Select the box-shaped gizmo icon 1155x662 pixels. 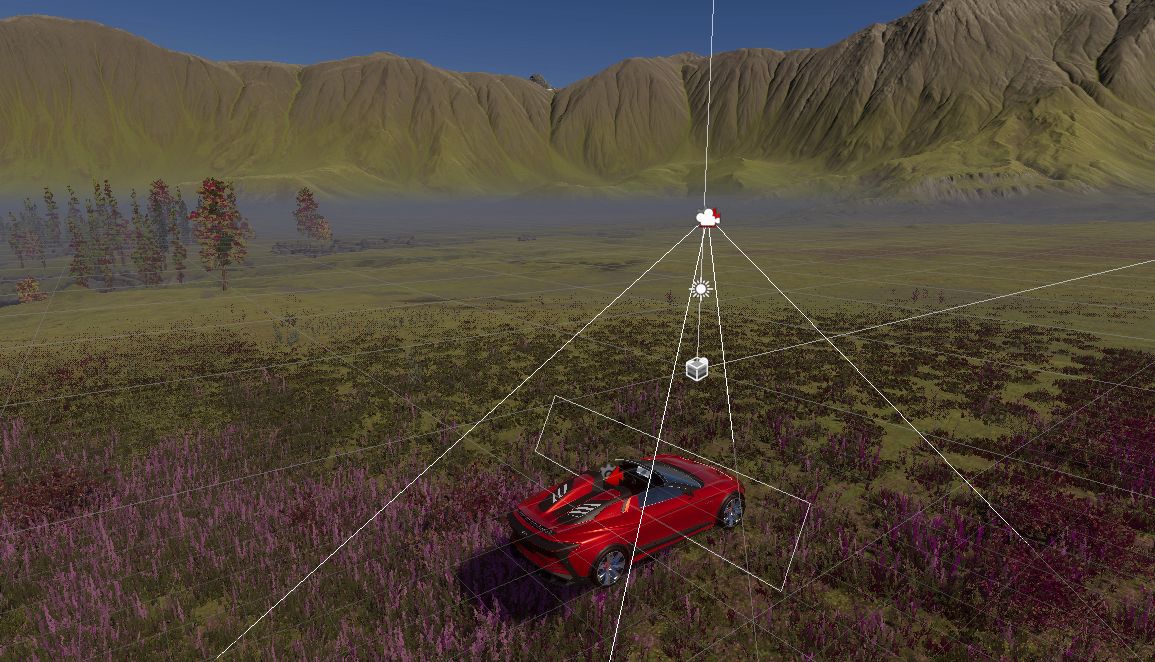(697, 368)
